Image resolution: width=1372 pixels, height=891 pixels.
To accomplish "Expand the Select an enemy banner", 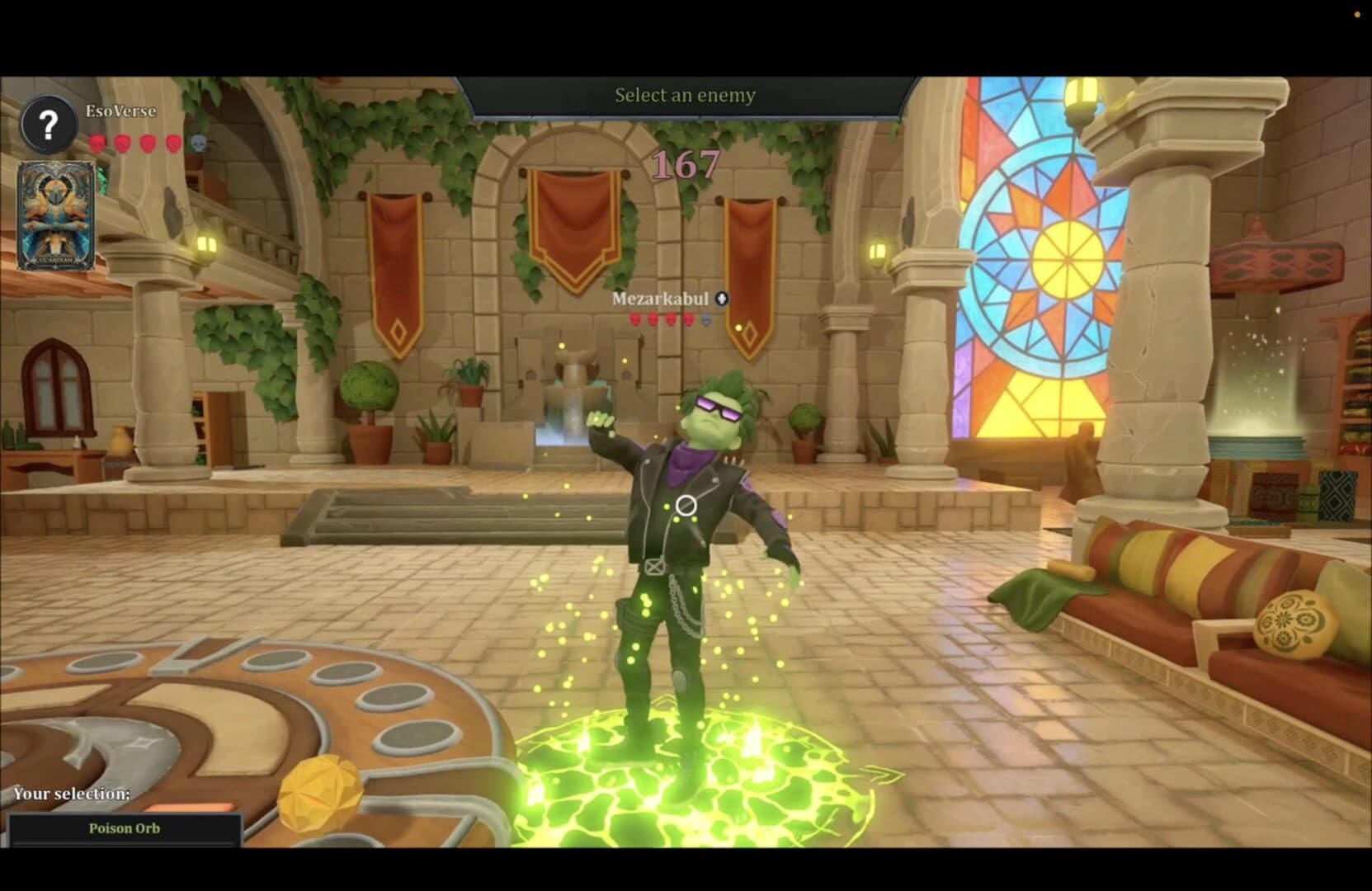I will click(x=683, y=95).
